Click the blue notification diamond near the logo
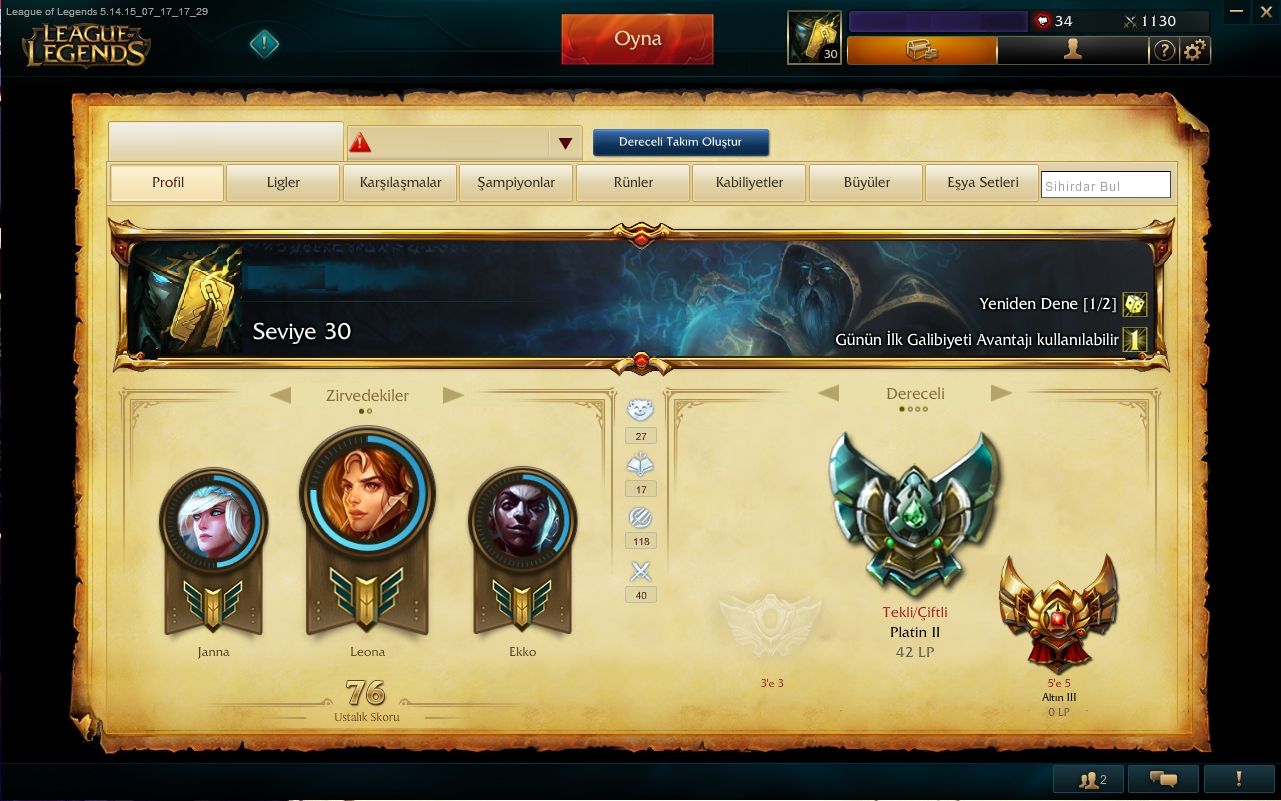Viewport: 1281px width, 801px height. tap(264, 44)
